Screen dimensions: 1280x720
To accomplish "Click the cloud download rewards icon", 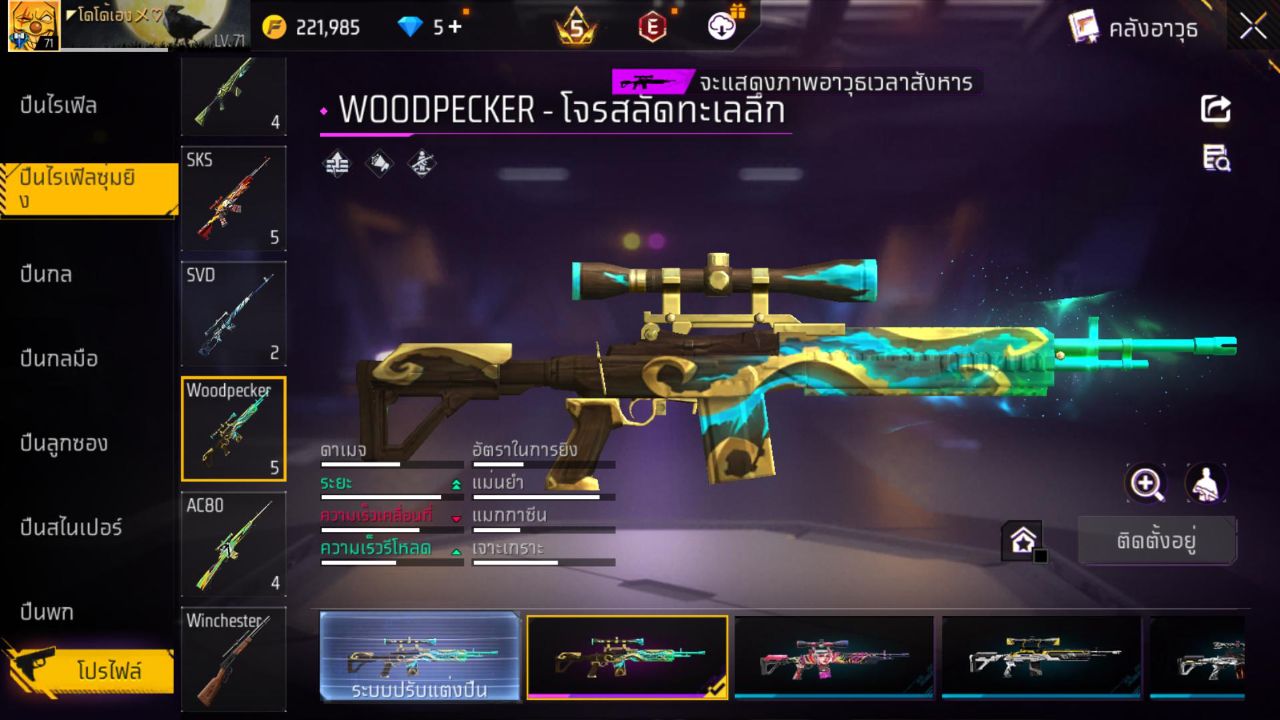I will click(x=722, y=27).
